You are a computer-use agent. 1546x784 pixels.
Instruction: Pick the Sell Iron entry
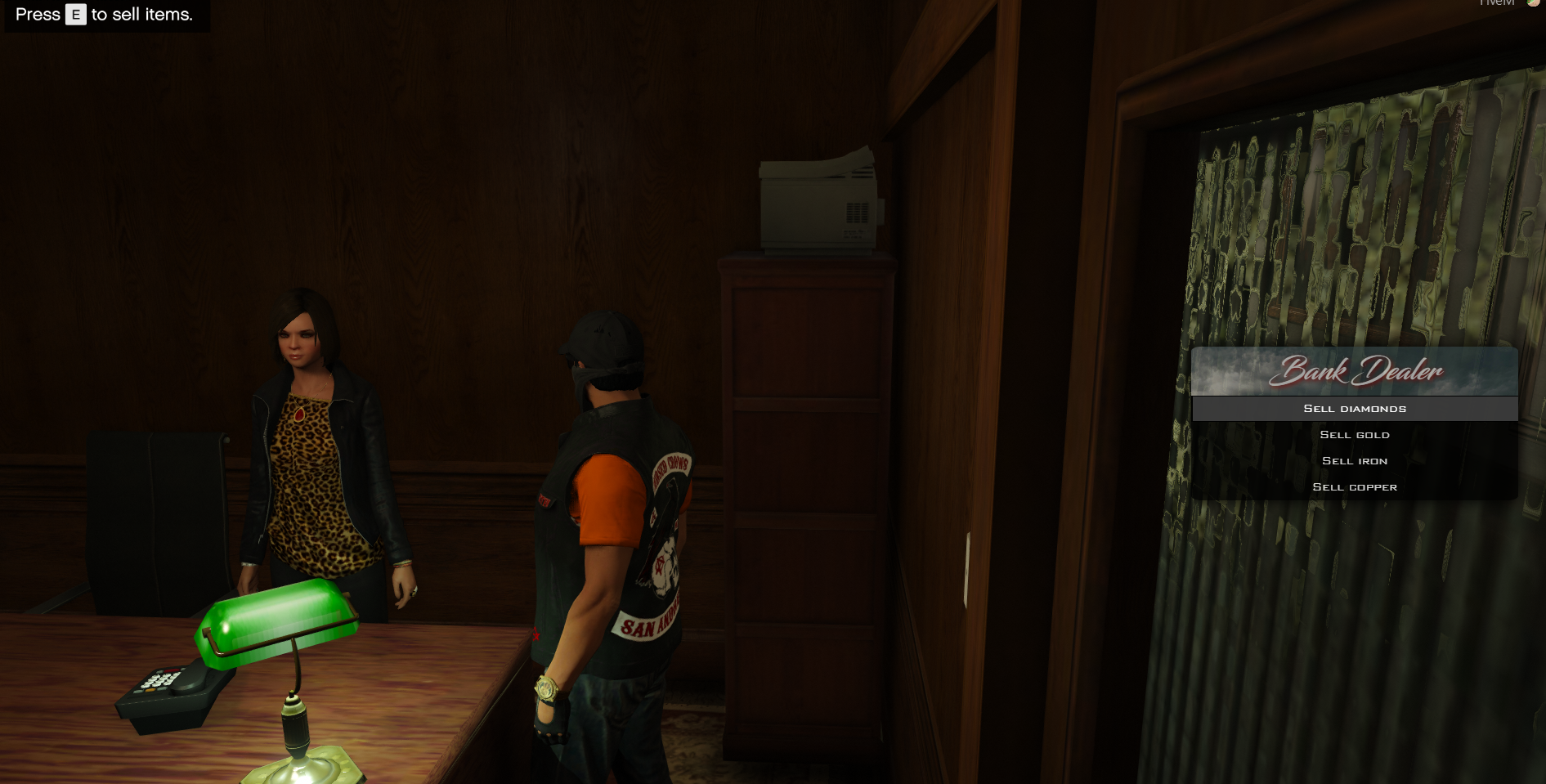(1355, 461)
